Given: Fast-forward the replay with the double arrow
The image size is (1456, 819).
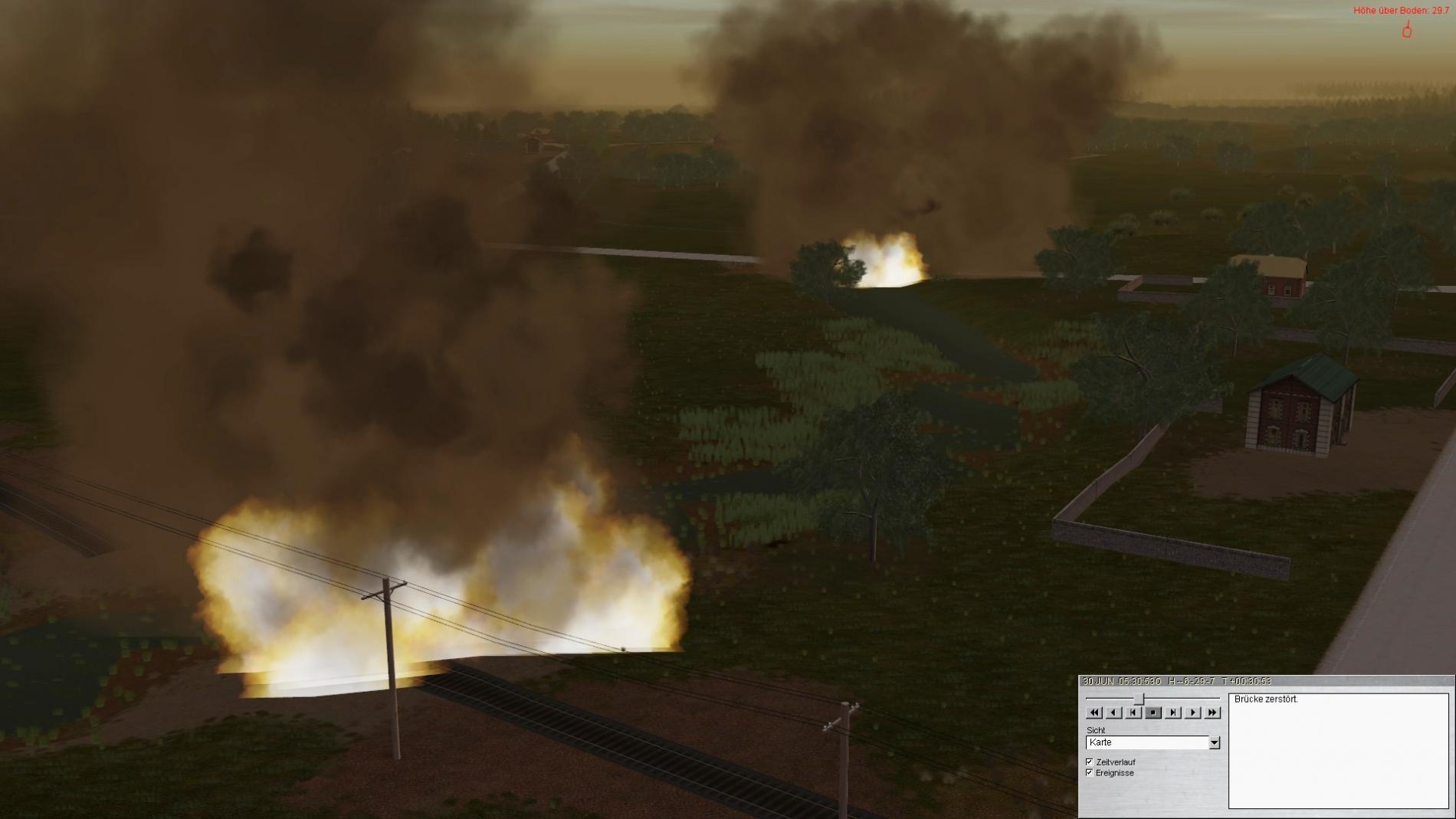Looking at the screenshot, I should pyautogui.click(x=1212, y=713).
